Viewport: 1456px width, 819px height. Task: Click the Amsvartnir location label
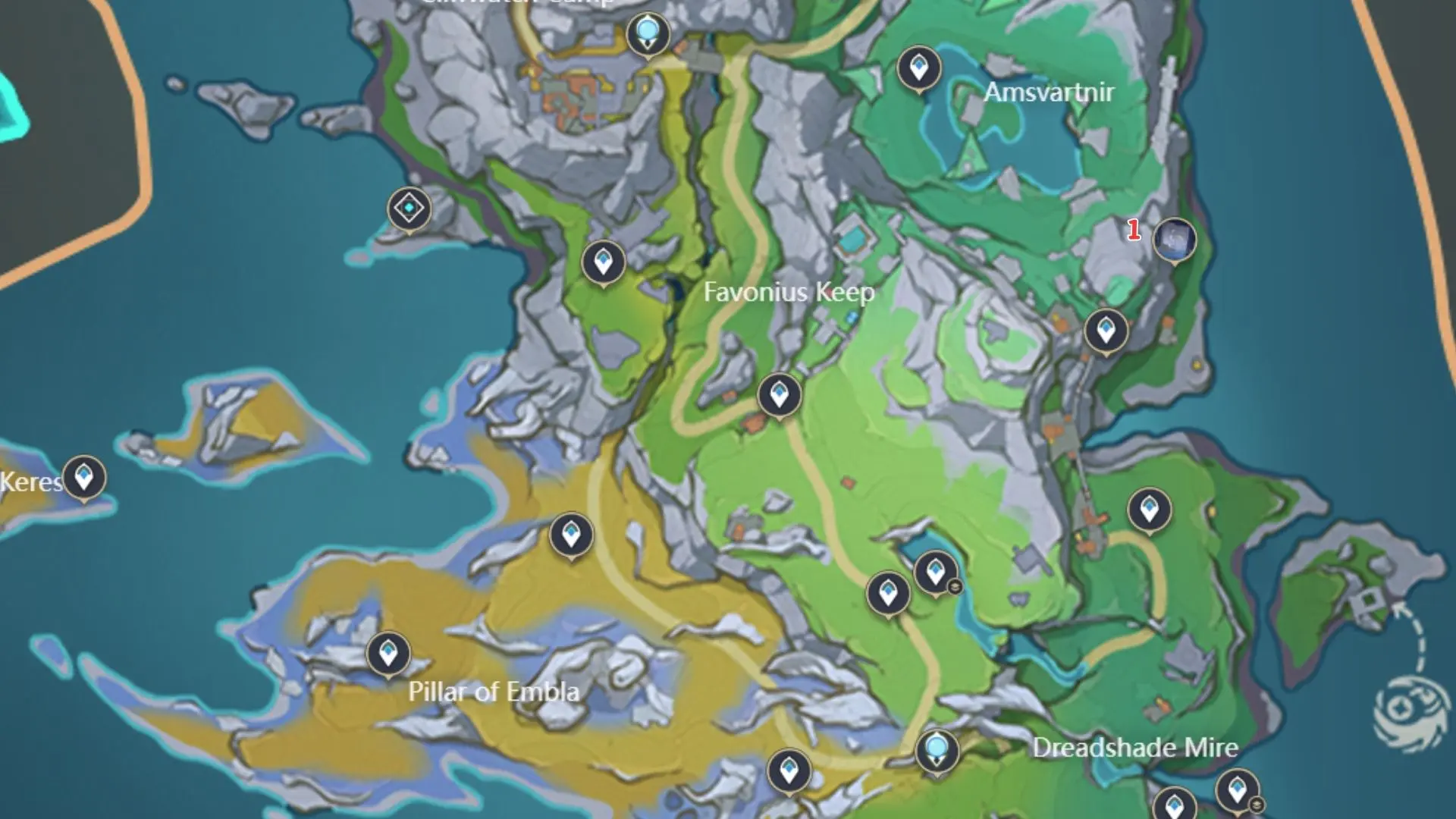coord(1050,93)
